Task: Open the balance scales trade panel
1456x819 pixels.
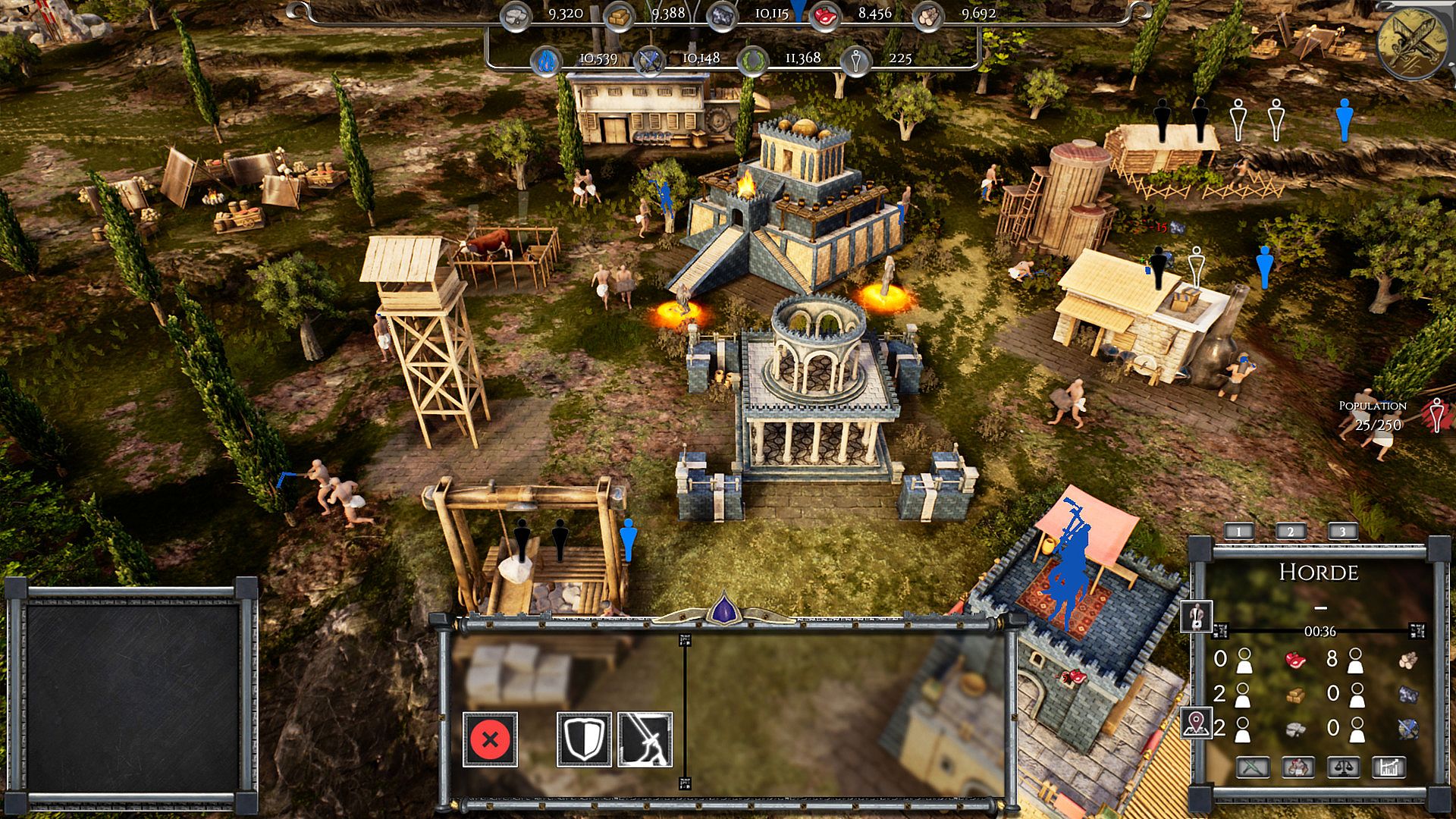Action: pos(1343,768)
